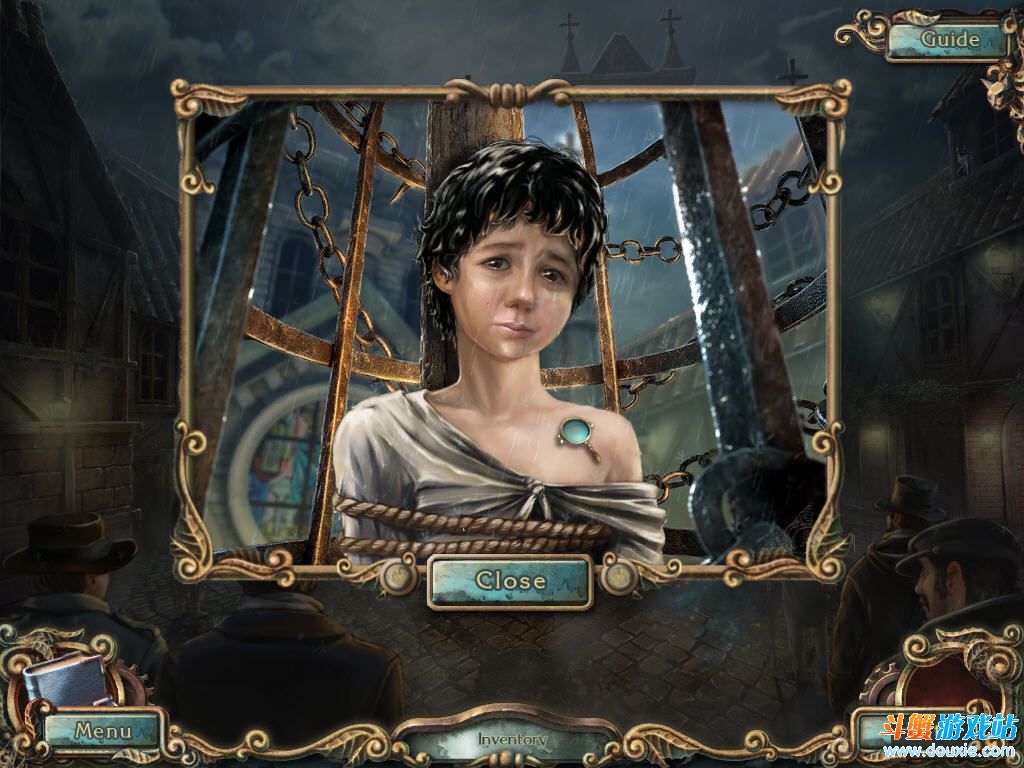Open the Guide

pyautogui.click(x=948, y=40)
